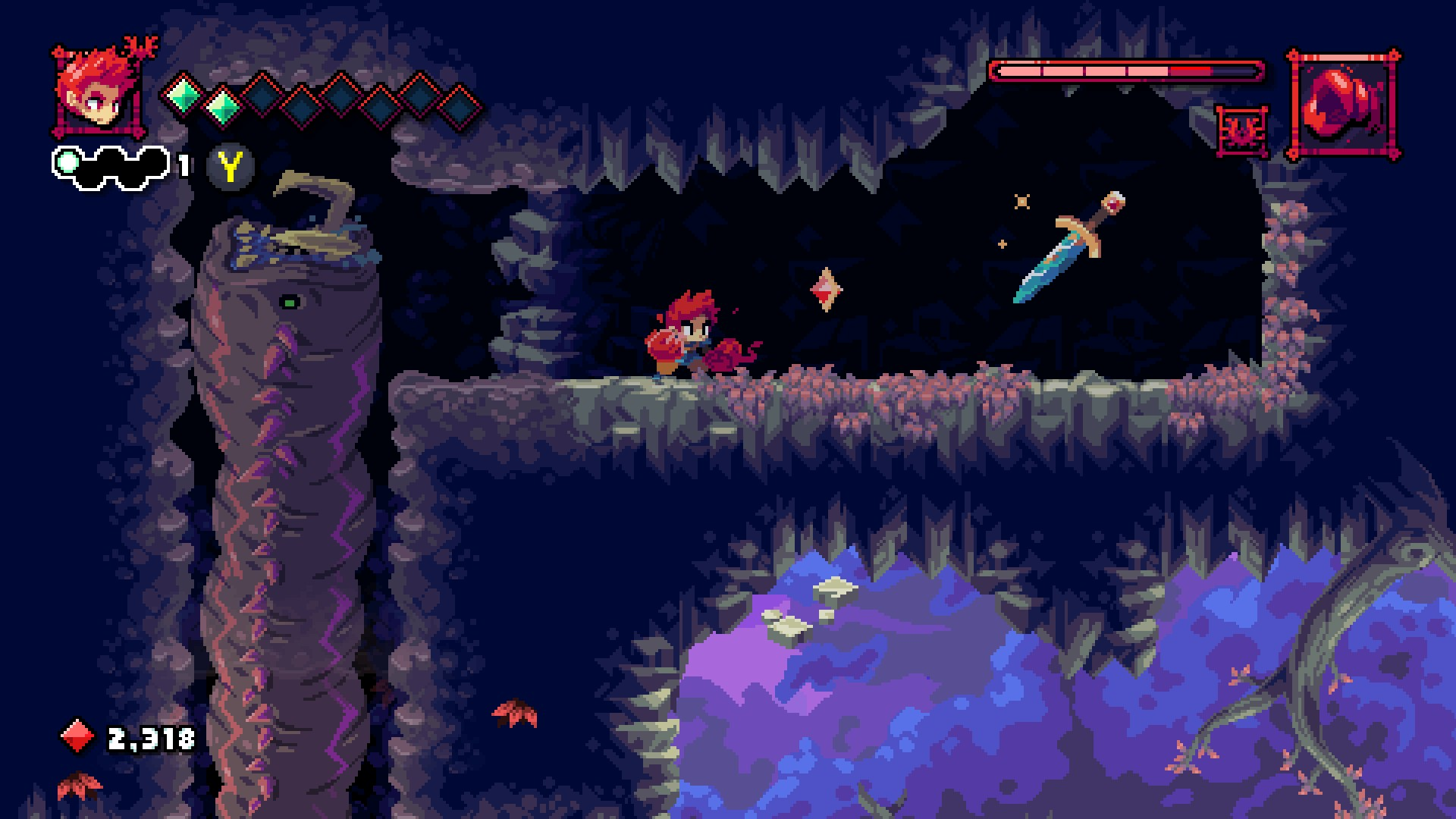Select the red gauntlet weapon icon
Screen dimensions: 1456x819
[x=1343, y=105]
